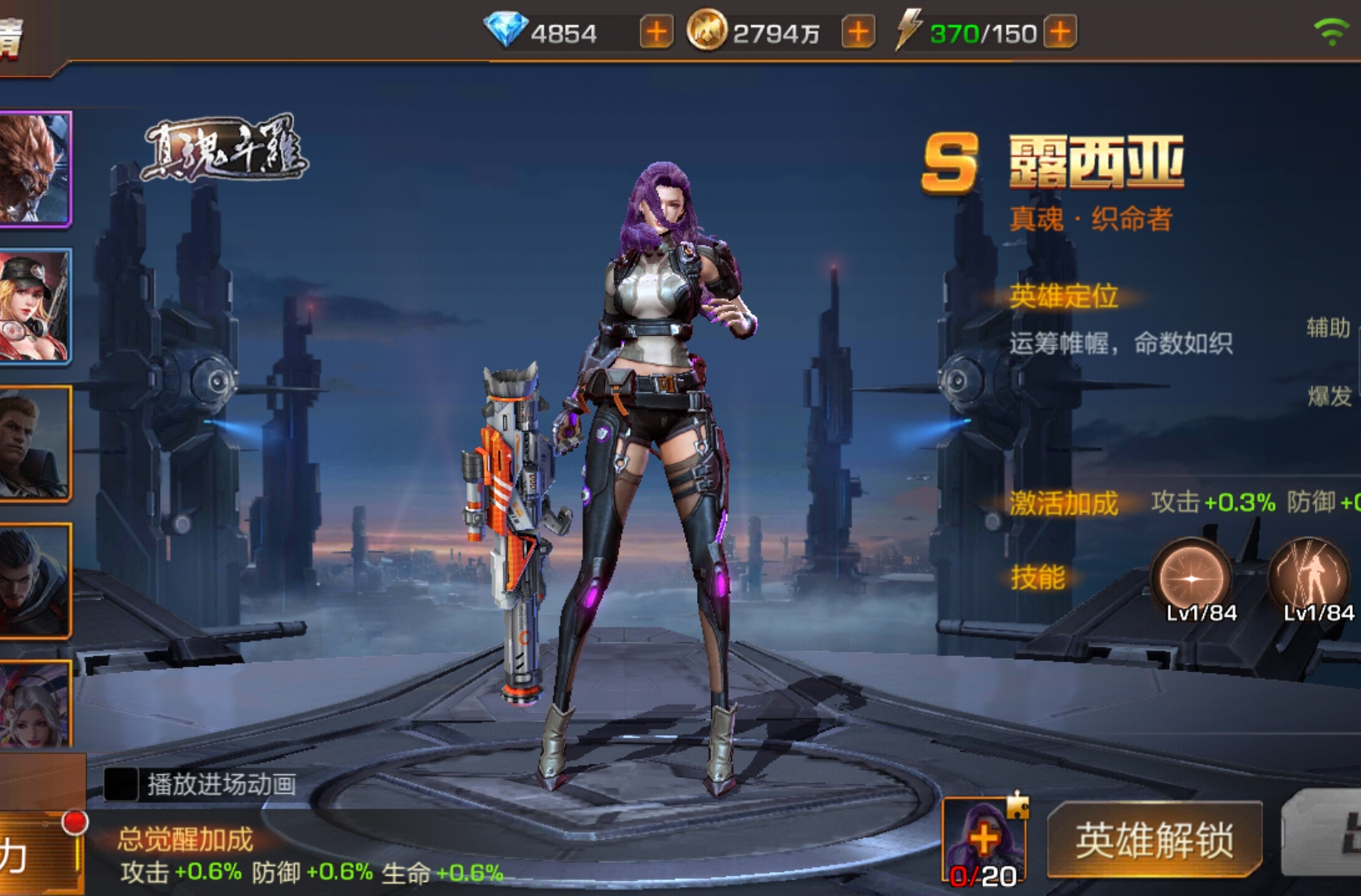
Task: Toggle the 播放进场动画 checkbox
Action: 121,784
